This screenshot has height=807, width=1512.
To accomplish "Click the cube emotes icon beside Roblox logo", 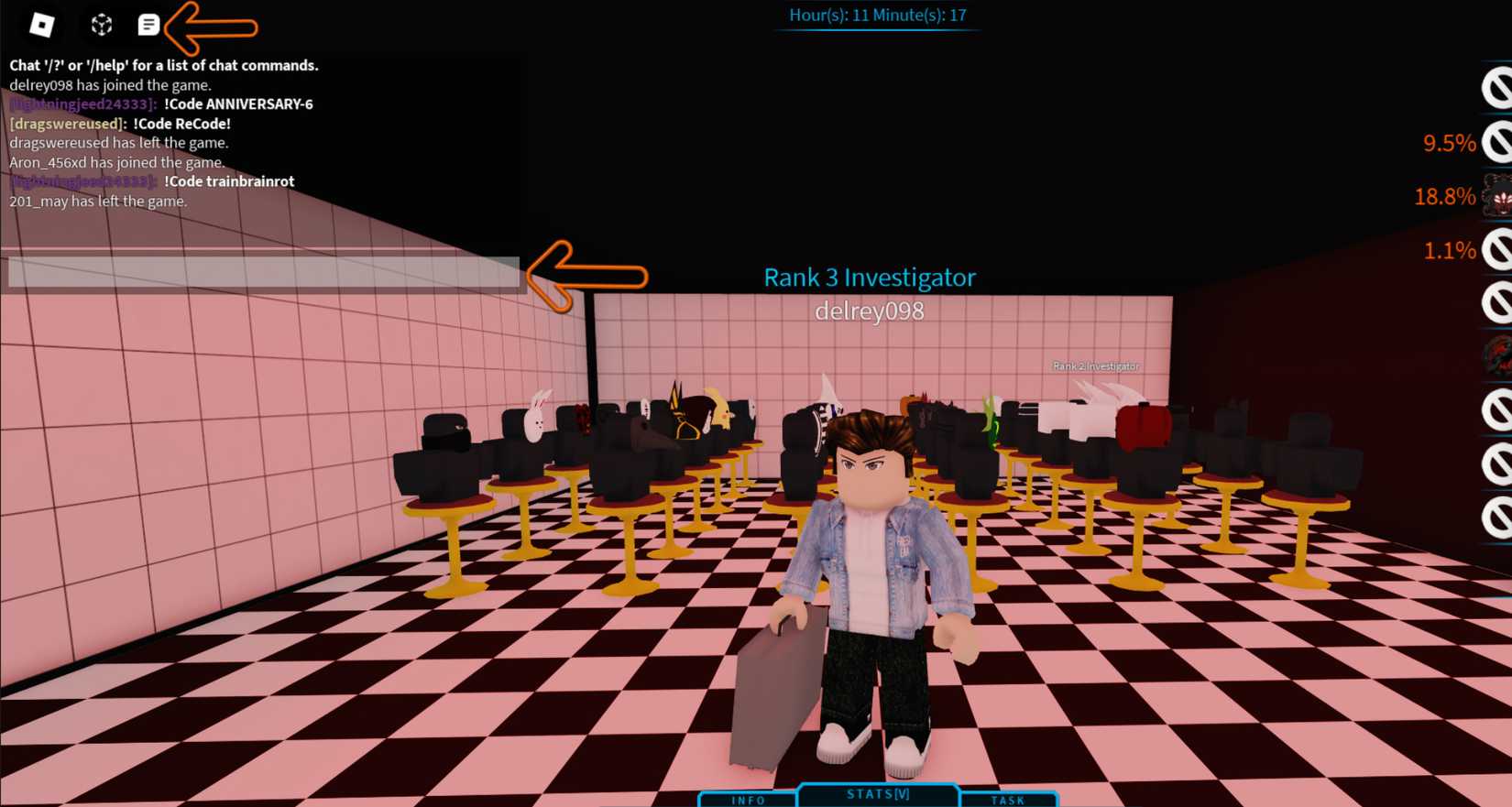I will tap(101, 25).
